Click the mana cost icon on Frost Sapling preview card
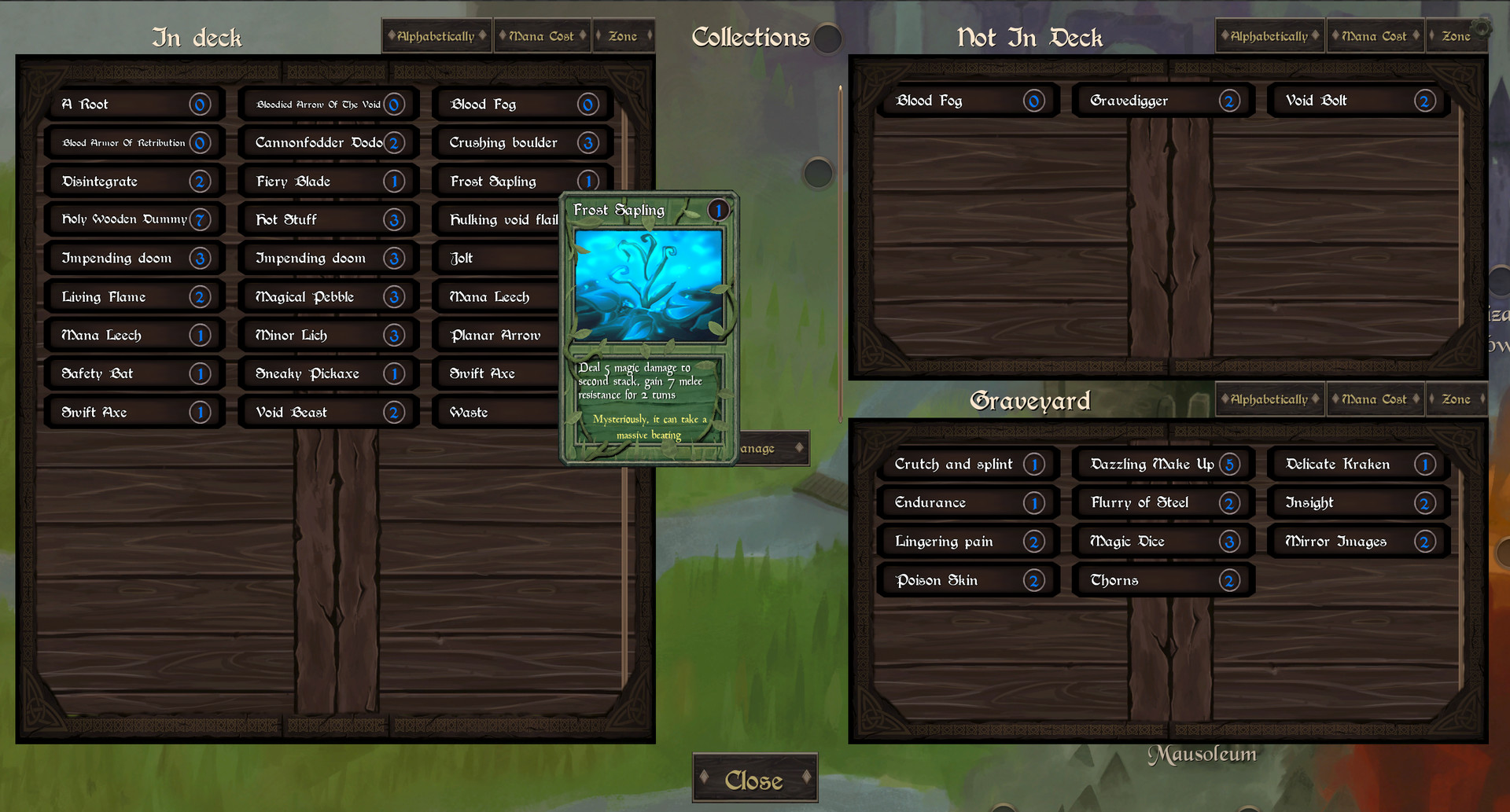Image resolution: width=1510 pixels, height=812 pixels. coord(718,210)
